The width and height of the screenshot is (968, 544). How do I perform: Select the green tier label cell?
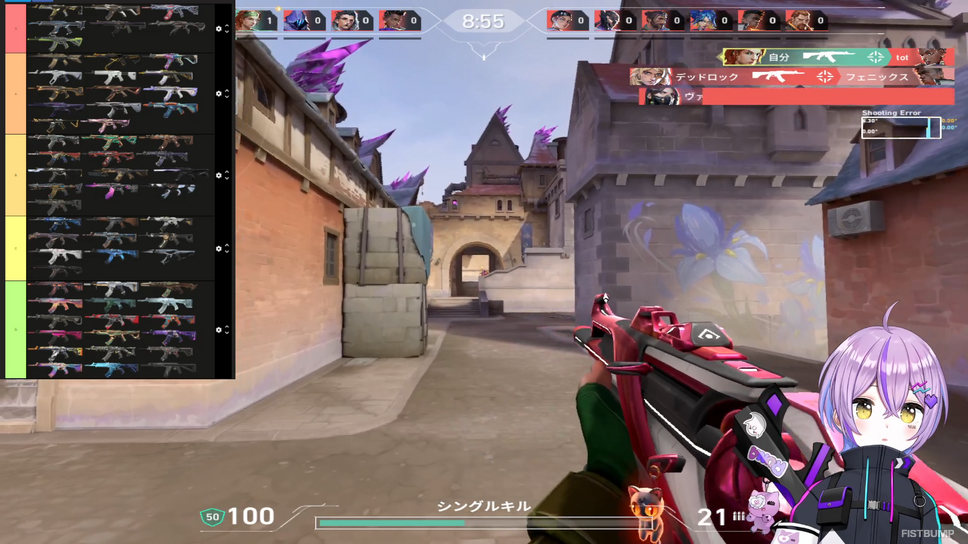point(15,329)
